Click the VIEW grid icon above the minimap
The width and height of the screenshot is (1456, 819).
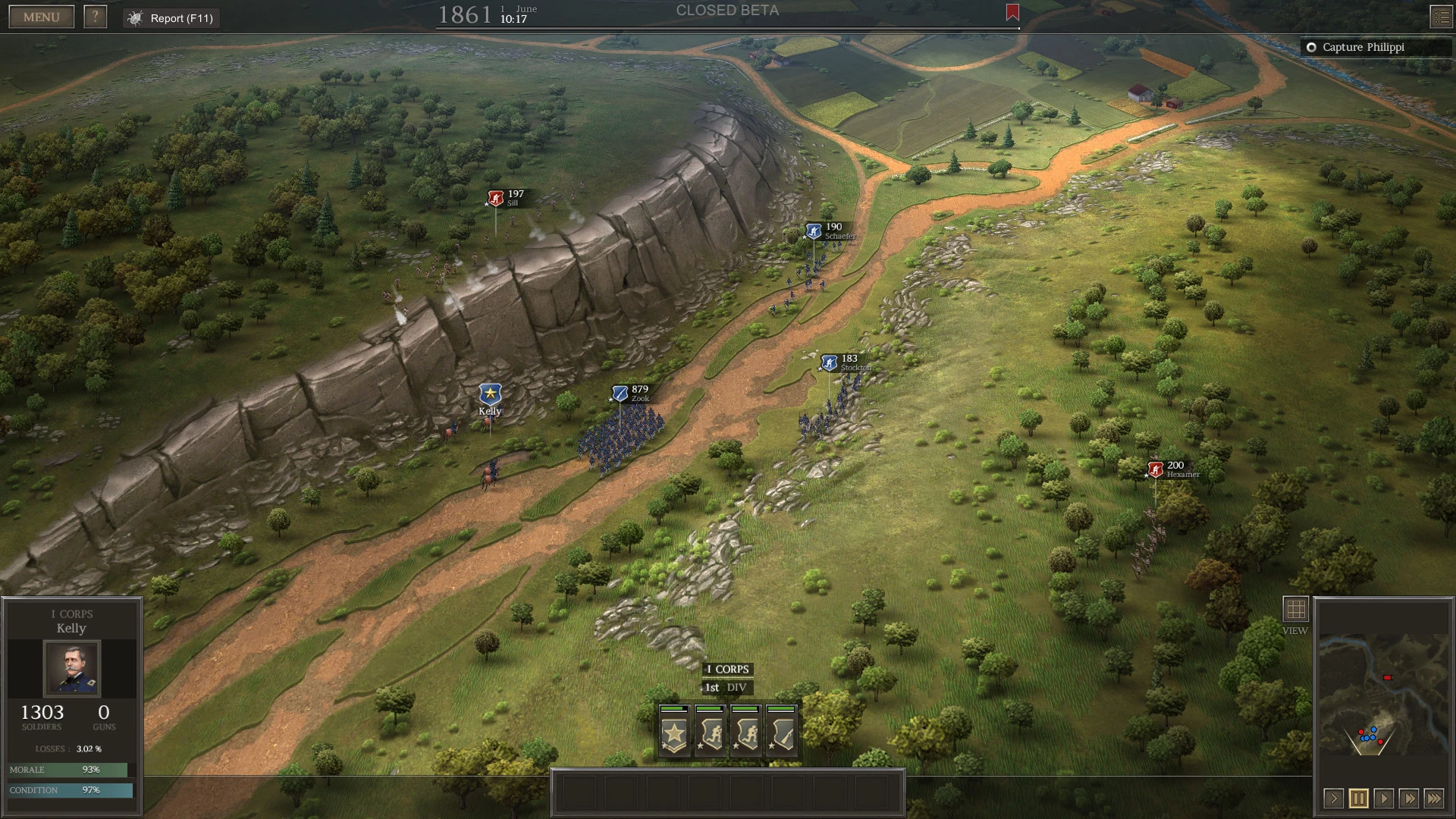(x=1295, y=608)
